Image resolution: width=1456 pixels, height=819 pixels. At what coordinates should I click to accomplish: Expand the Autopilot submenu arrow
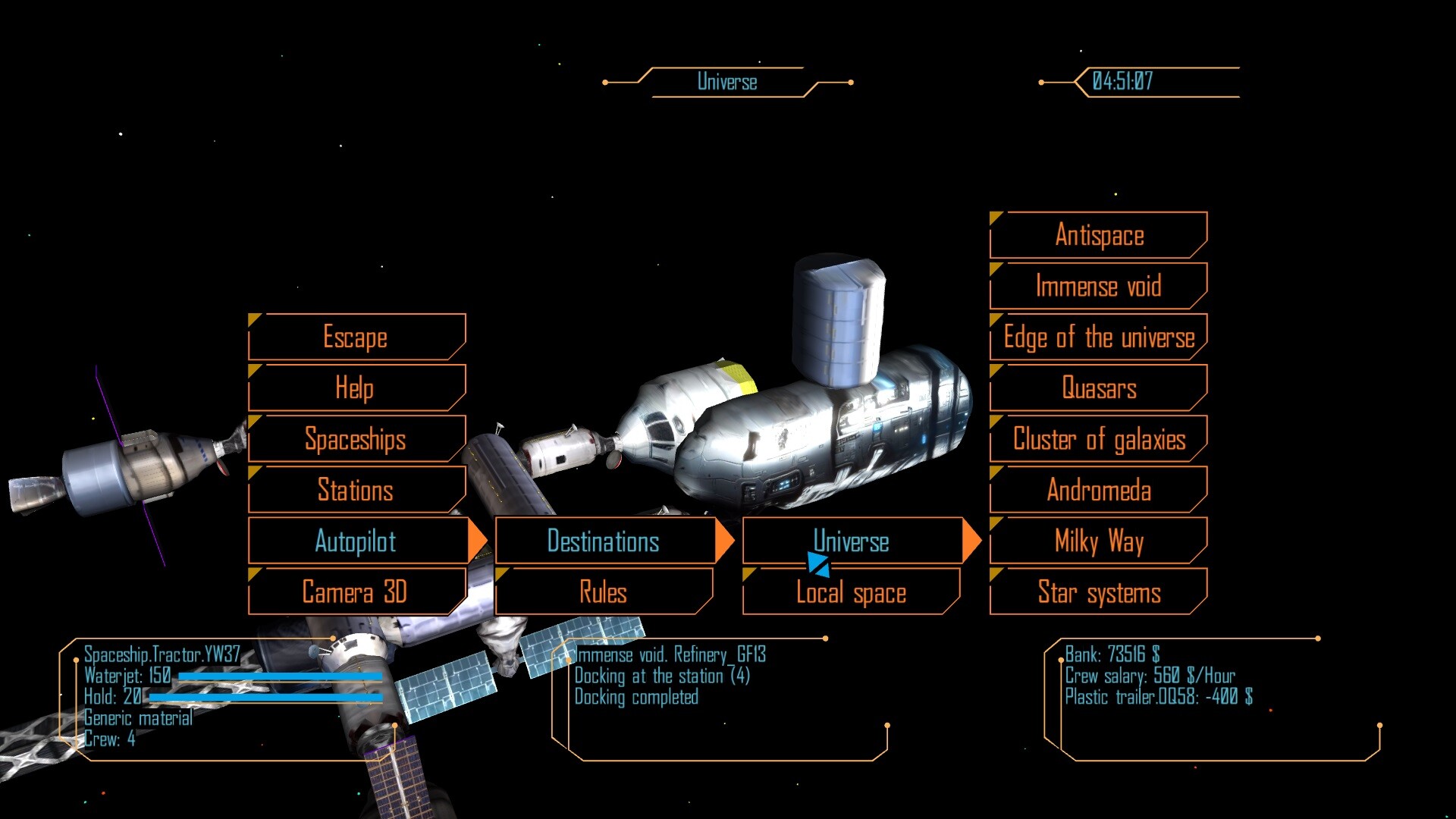tap(478, 541)
